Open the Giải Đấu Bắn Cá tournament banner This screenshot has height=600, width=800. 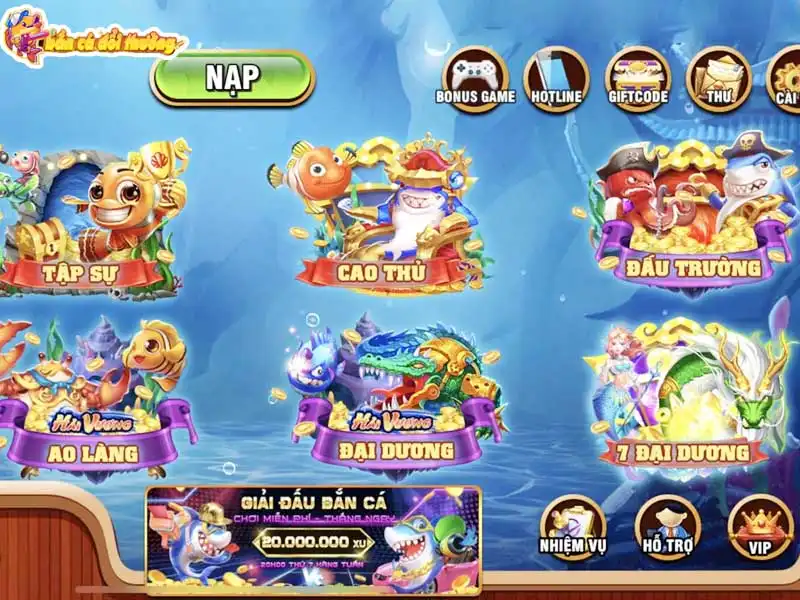(313, 540)
